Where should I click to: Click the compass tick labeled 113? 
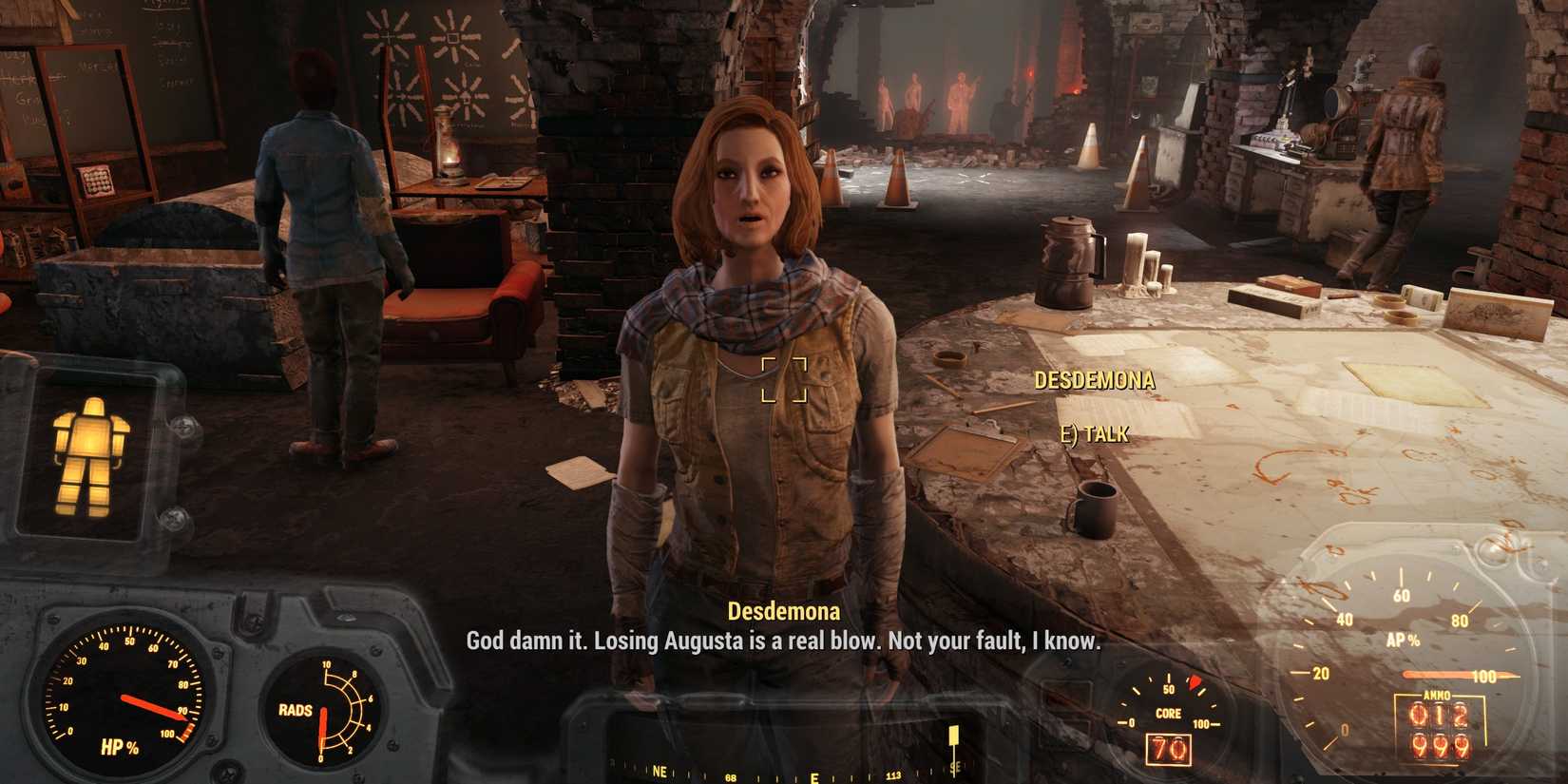coord(893,774)
